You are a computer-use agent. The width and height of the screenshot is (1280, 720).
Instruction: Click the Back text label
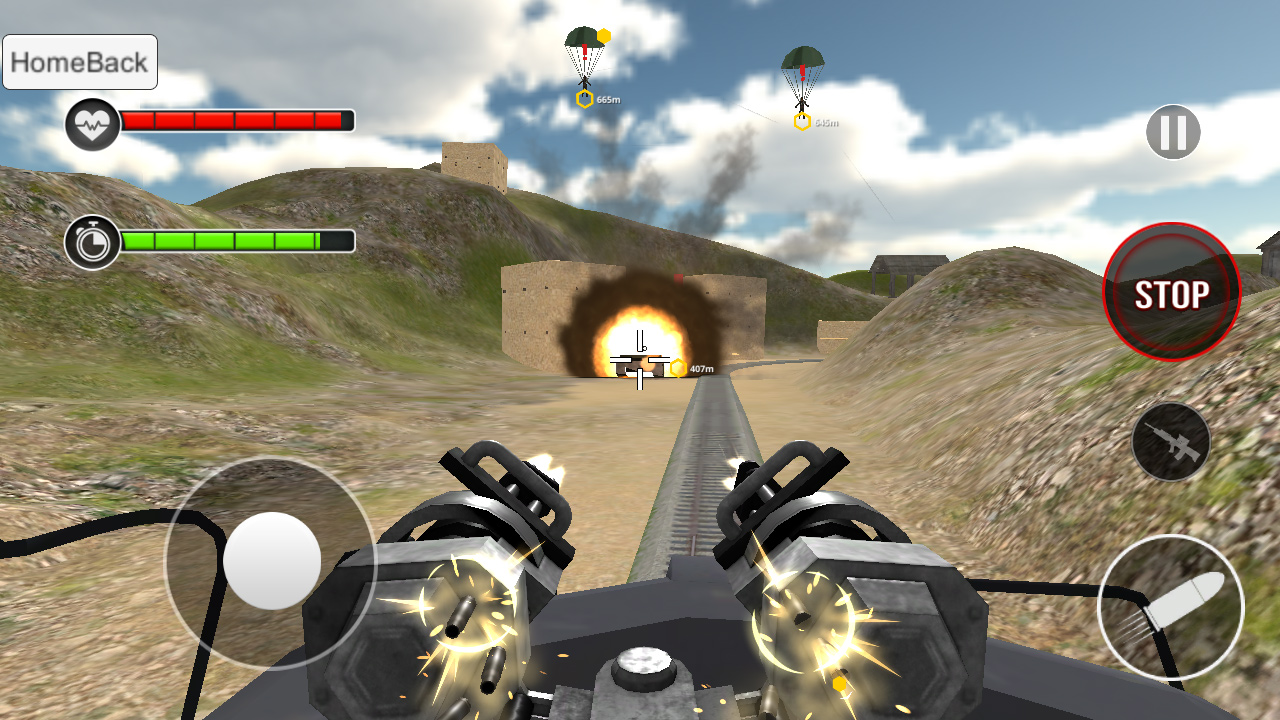(115, 61)
